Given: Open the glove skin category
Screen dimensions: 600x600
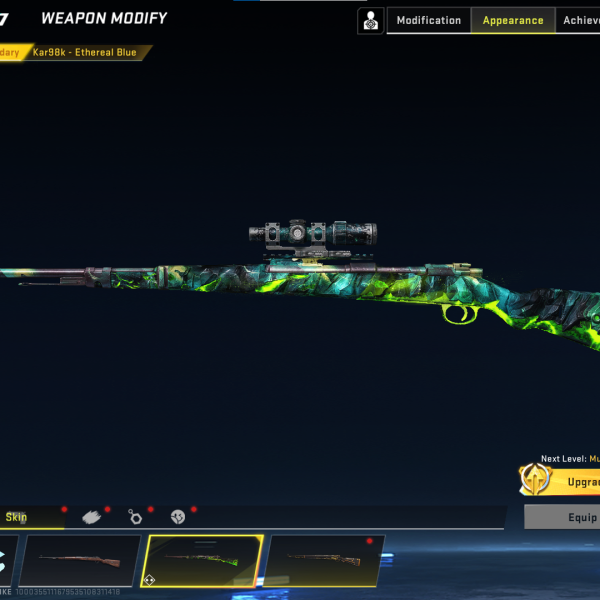Looking at the screenshot, I should click(92, 517).
